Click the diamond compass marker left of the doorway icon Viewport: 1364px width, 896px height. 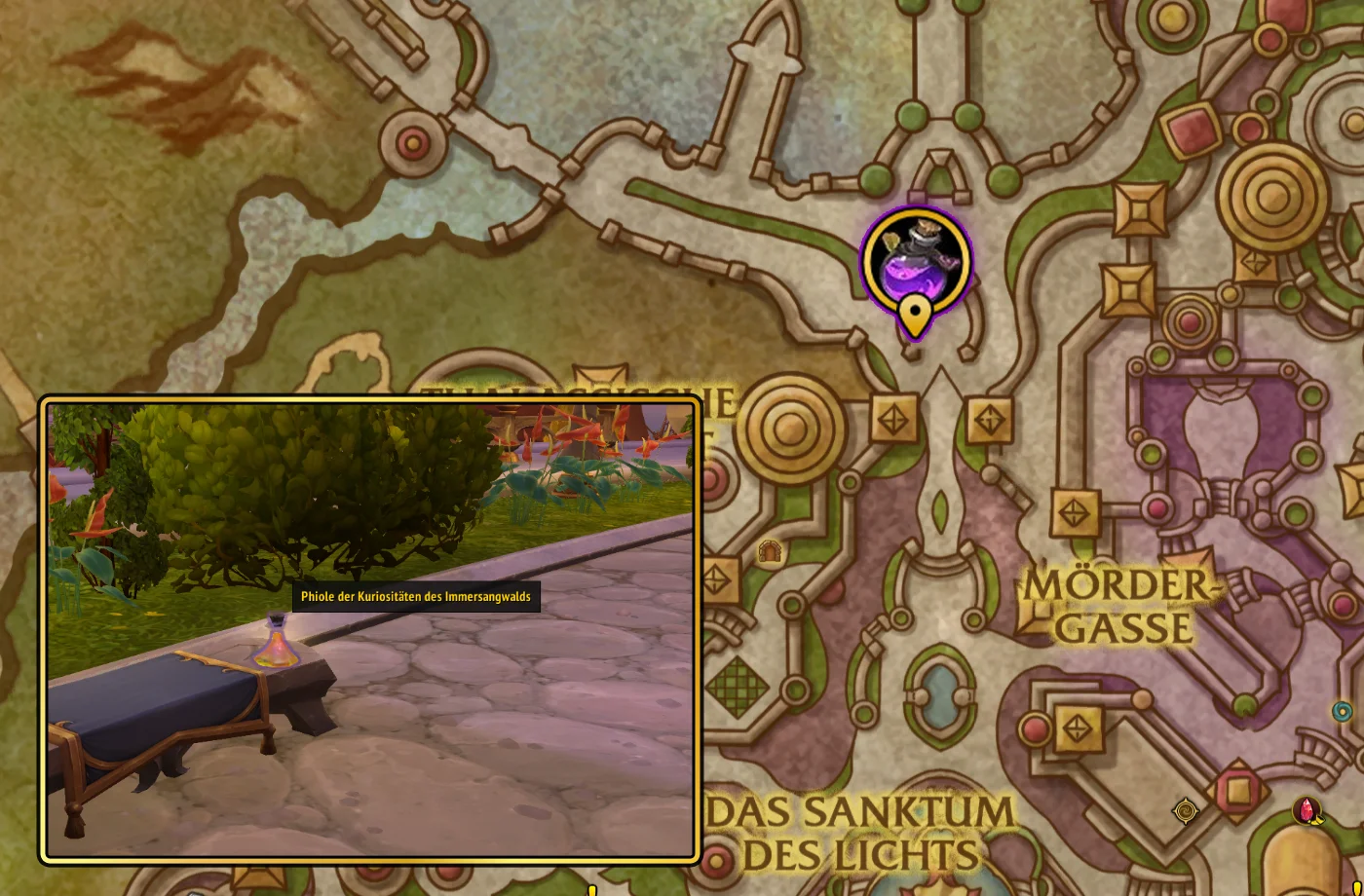tap(717, 580)
